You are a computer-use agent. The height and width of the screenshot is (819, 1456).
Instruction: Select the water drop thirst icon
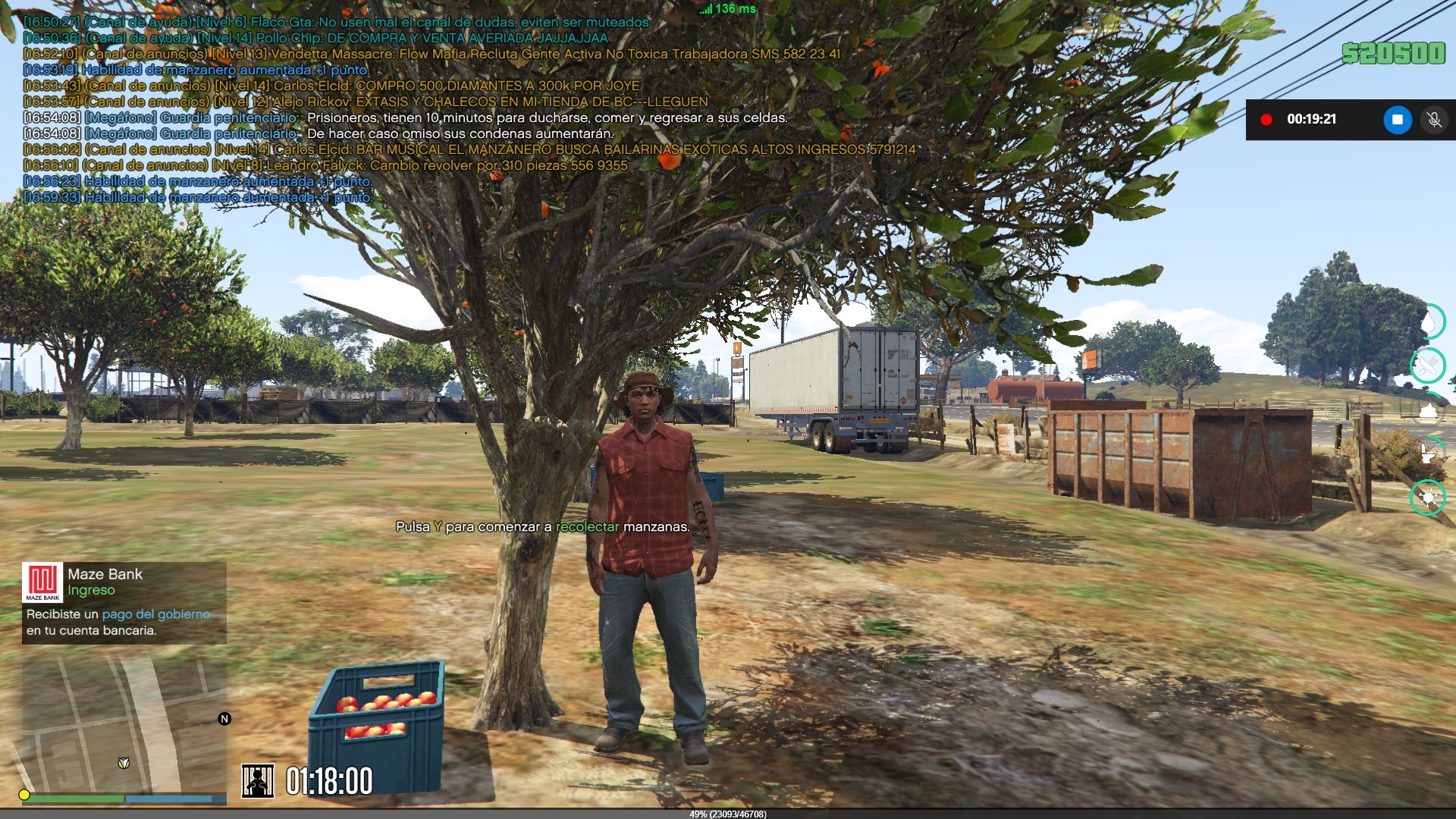1428,322
